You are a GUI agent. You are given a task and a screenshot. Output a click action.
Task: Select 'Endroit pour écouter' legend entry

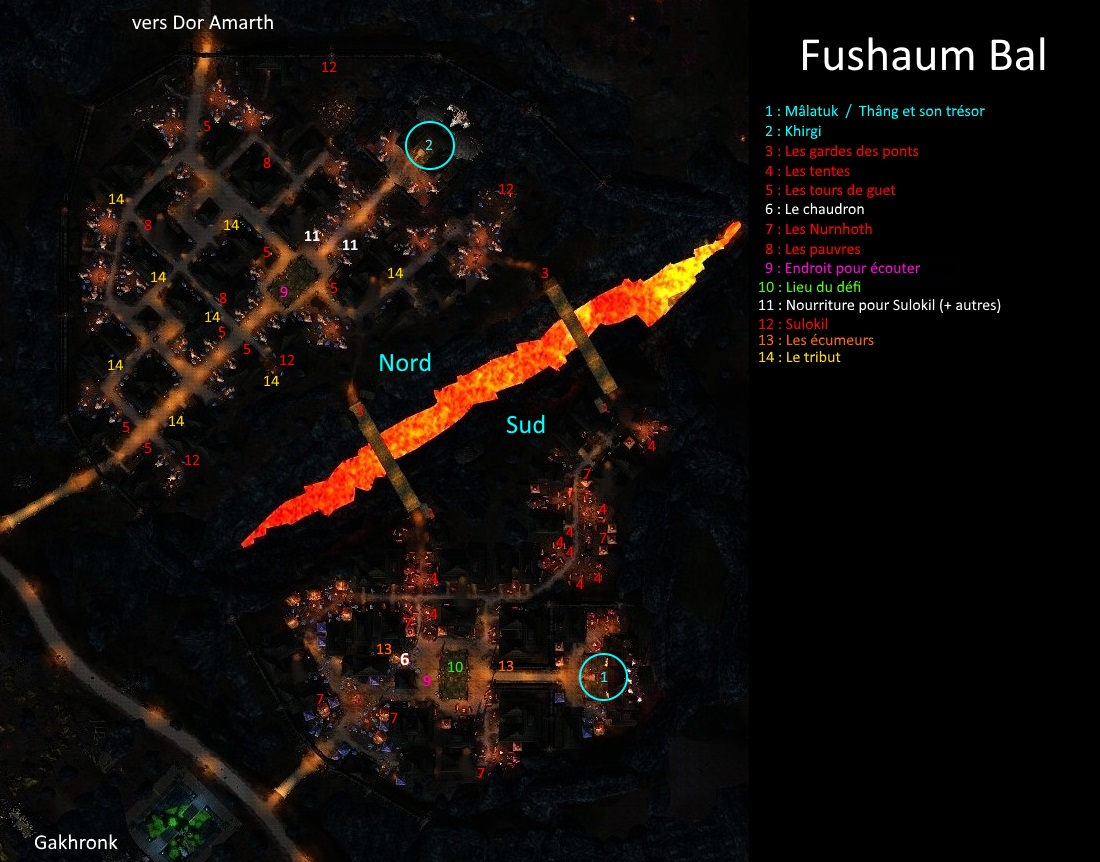(x=841, y=268)
